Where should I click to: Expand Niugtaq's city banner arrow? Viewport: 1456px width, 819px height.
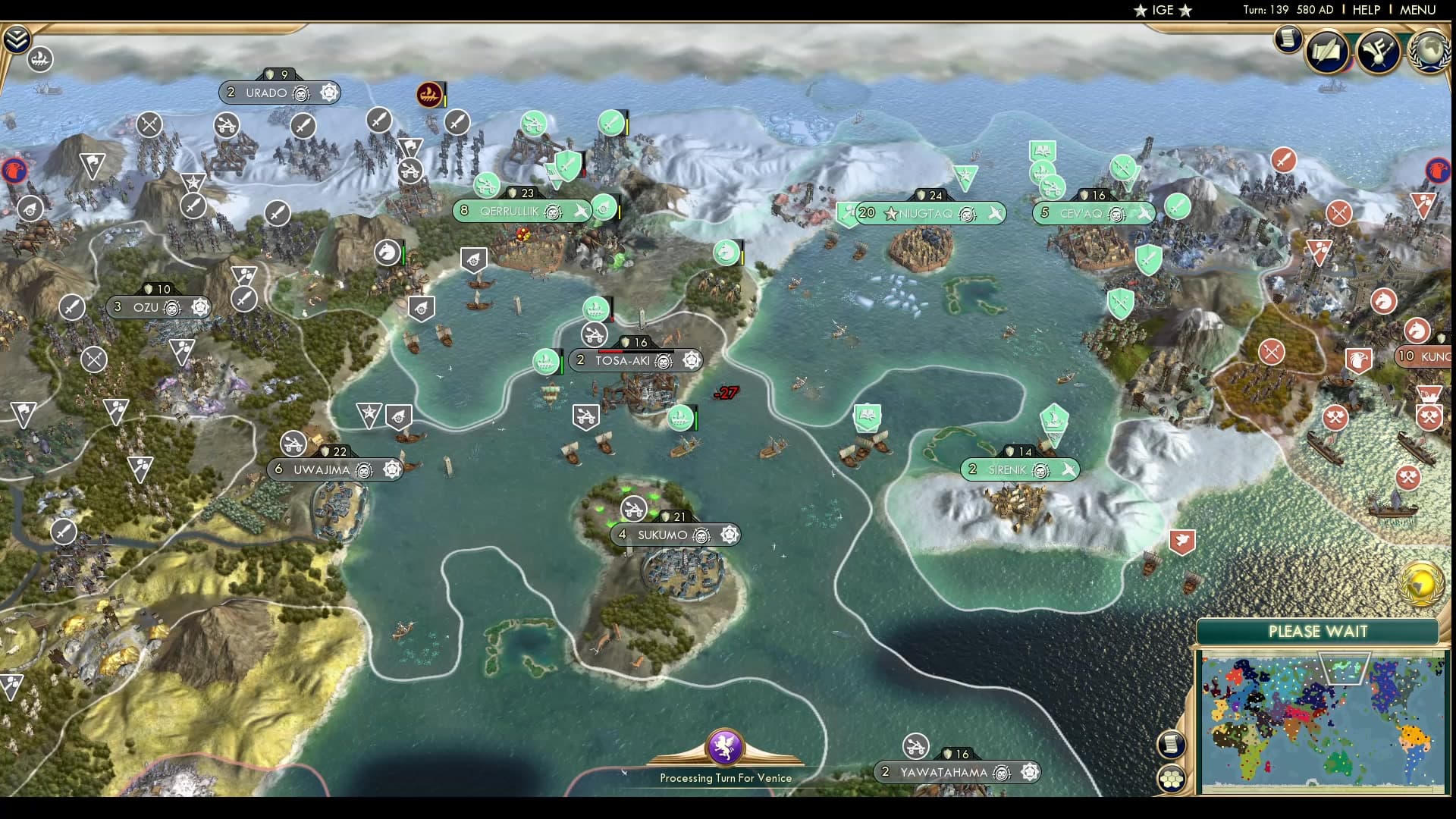click(x=996, y=213)
